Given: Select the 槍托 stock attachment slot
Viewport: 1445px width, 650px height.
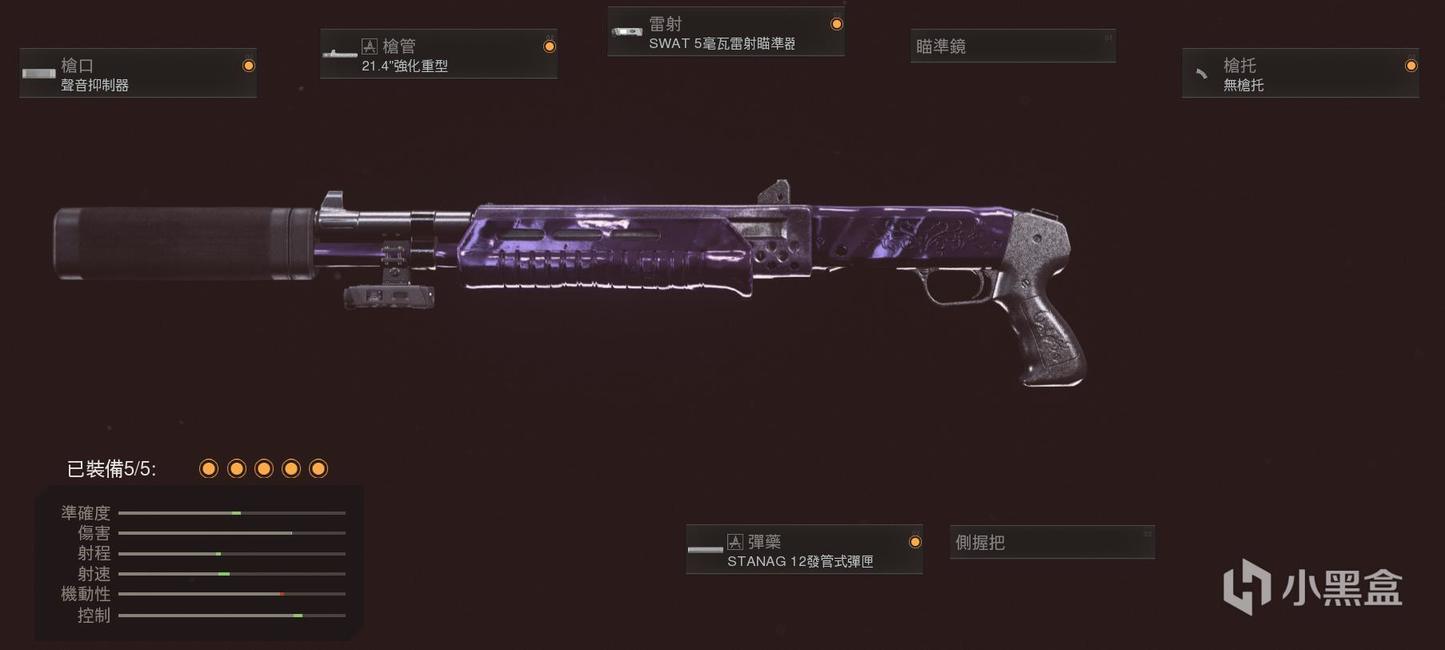Looking at the screenshot, I should pyautogui.click(x=1300, y=74).
